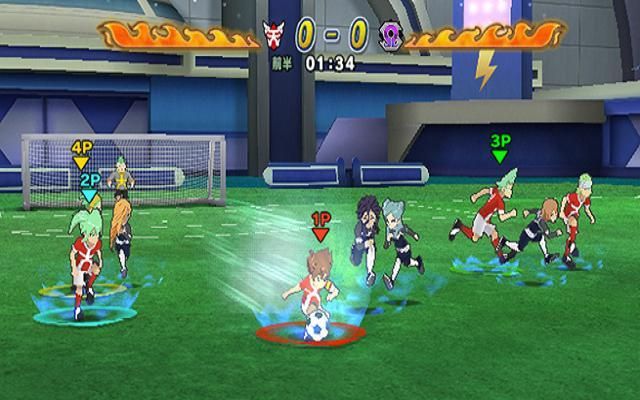This screenshot has width=640, height=400.
Task: Pick the green 3P player marker
Action: tap(500, 148)
